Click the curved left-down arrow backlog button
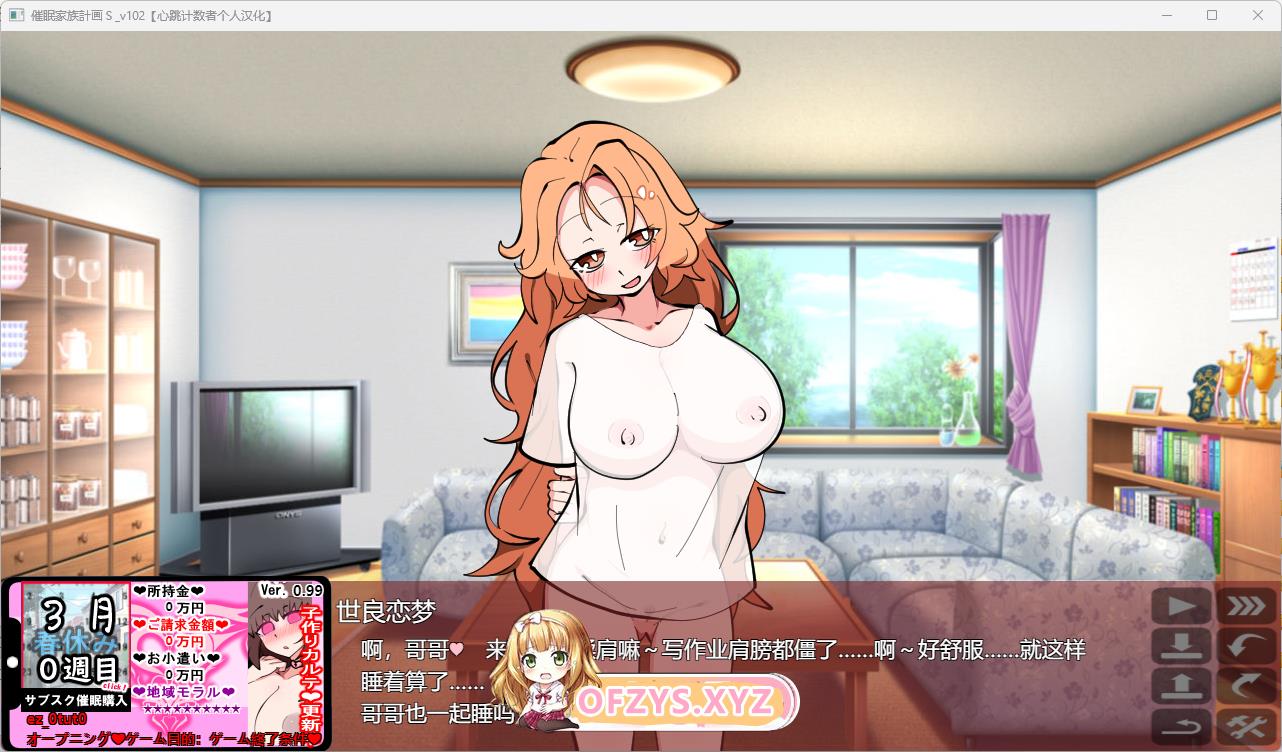This screenshot has width=1282, height=752. (x=1244, y=646)
